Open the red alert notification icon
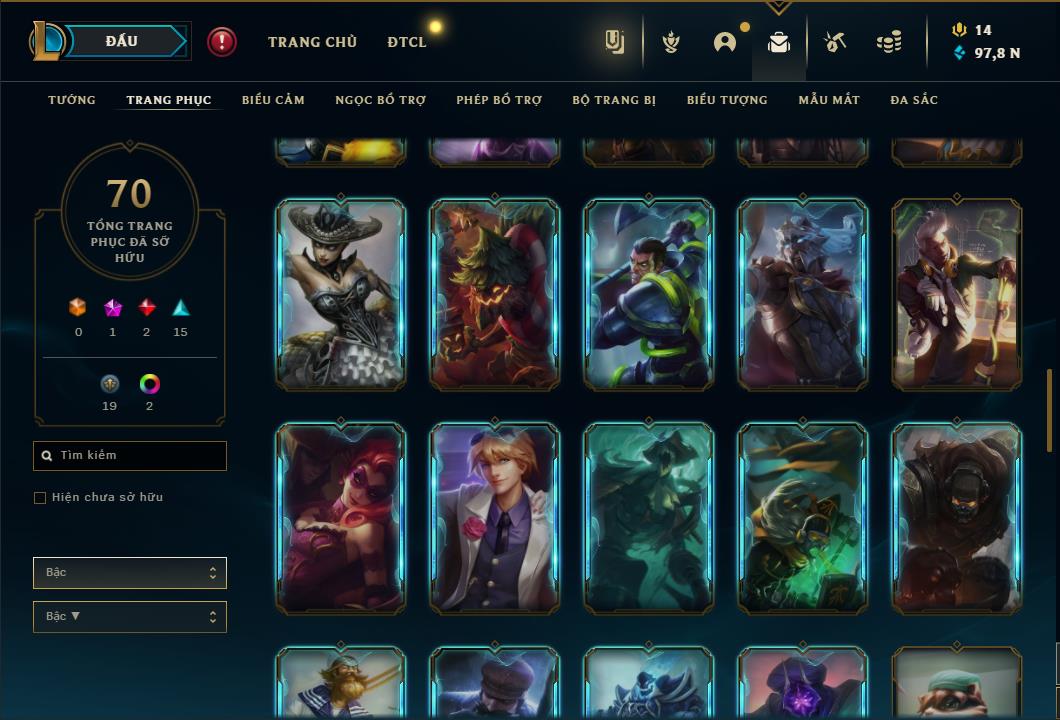This screenshot has width=1060, height=720. [x=222, y=41]
